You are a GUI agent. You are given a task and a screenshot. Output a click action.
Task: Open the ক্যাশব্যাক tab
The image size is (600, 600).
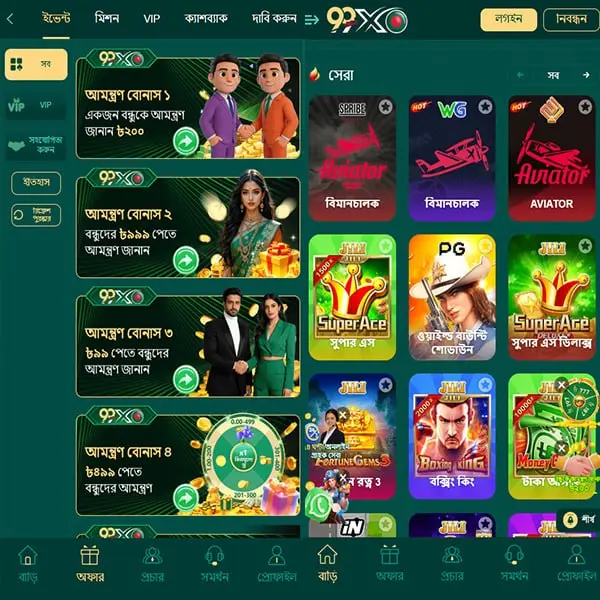coord(206,19)
